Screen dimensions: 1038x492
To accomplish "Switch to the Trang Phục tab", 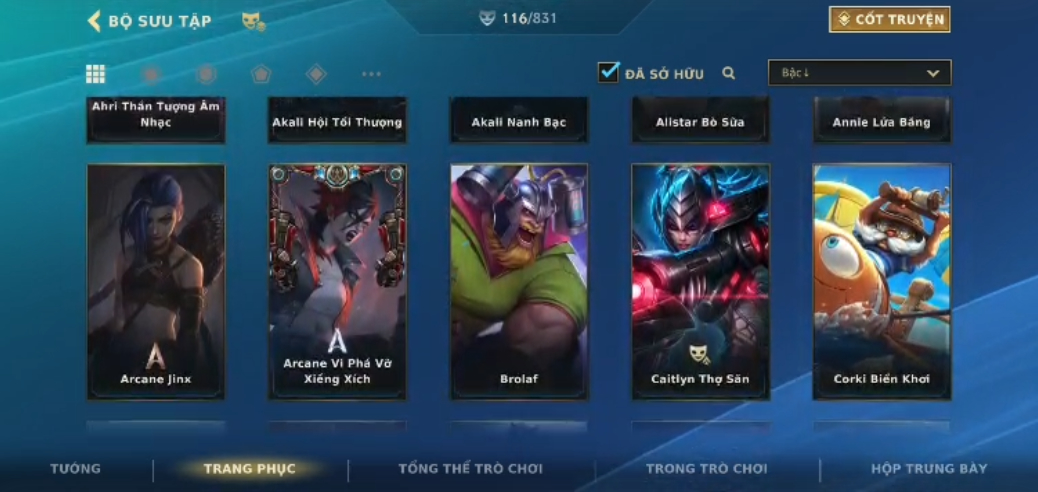I will coord(250,469).
